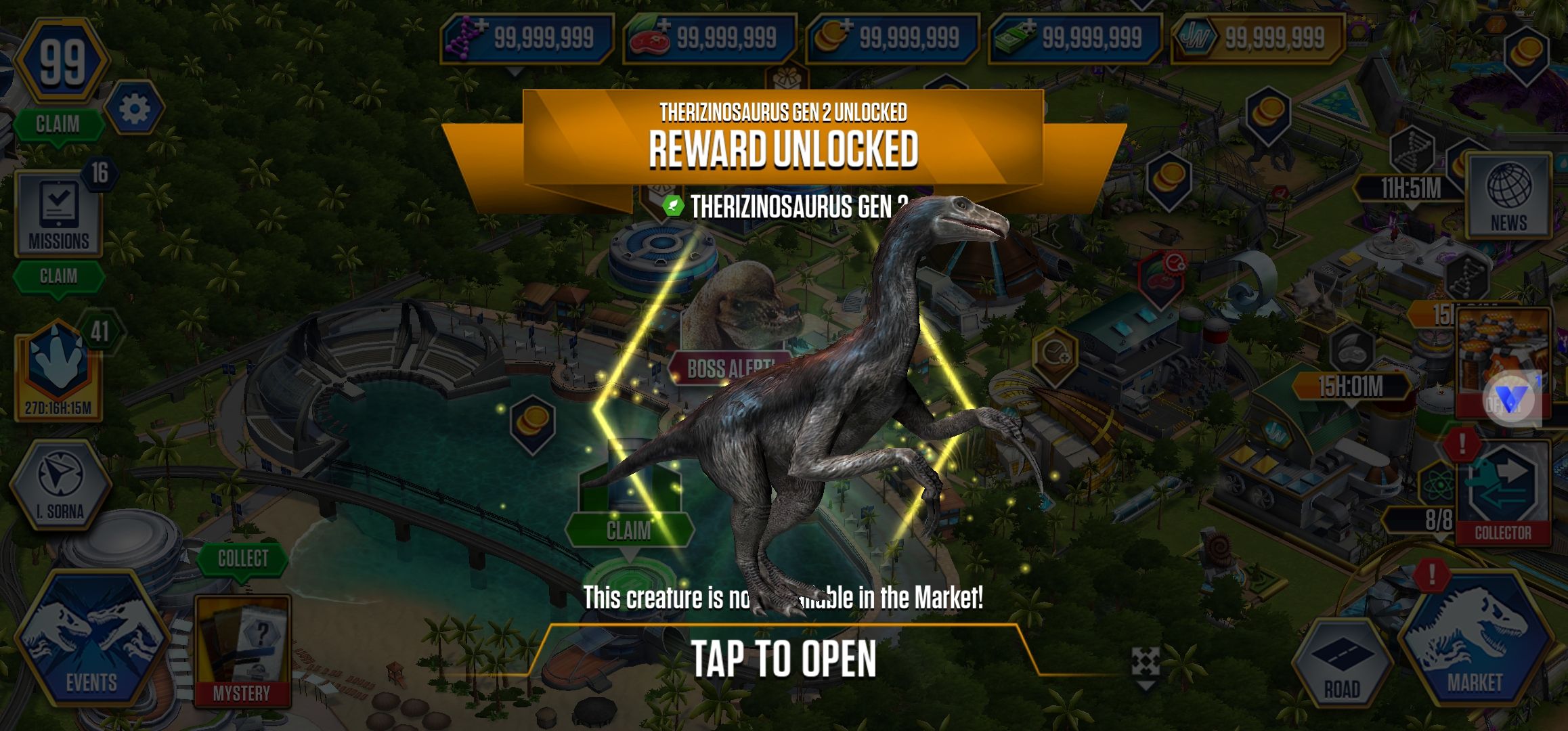Image resolution: width=1568 pixels, height=731 pixels.
Task: Tap the floating blue V overlay icon
Action: coord(1510,401)
